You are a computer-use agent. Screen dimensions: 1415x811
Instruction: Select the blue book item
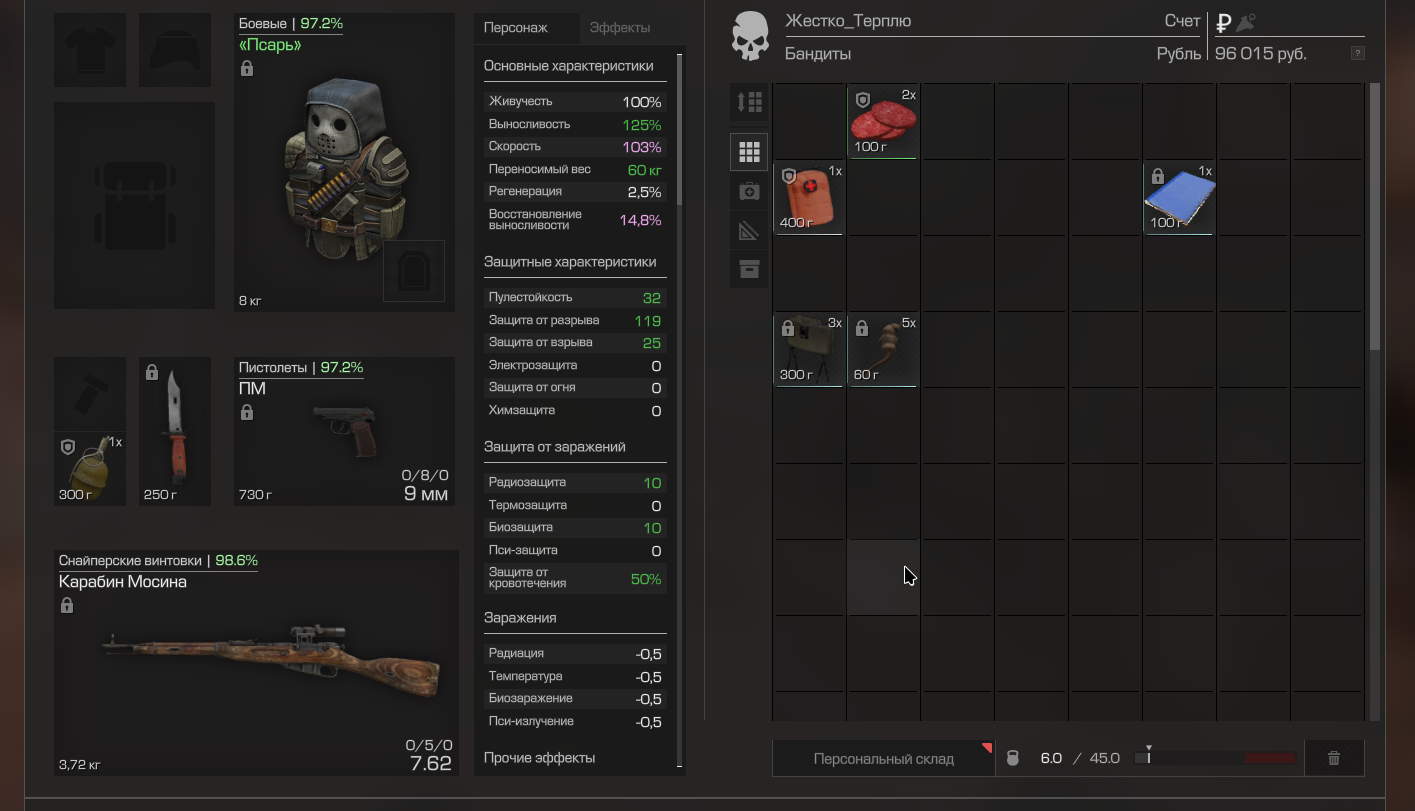point(1179,198)
